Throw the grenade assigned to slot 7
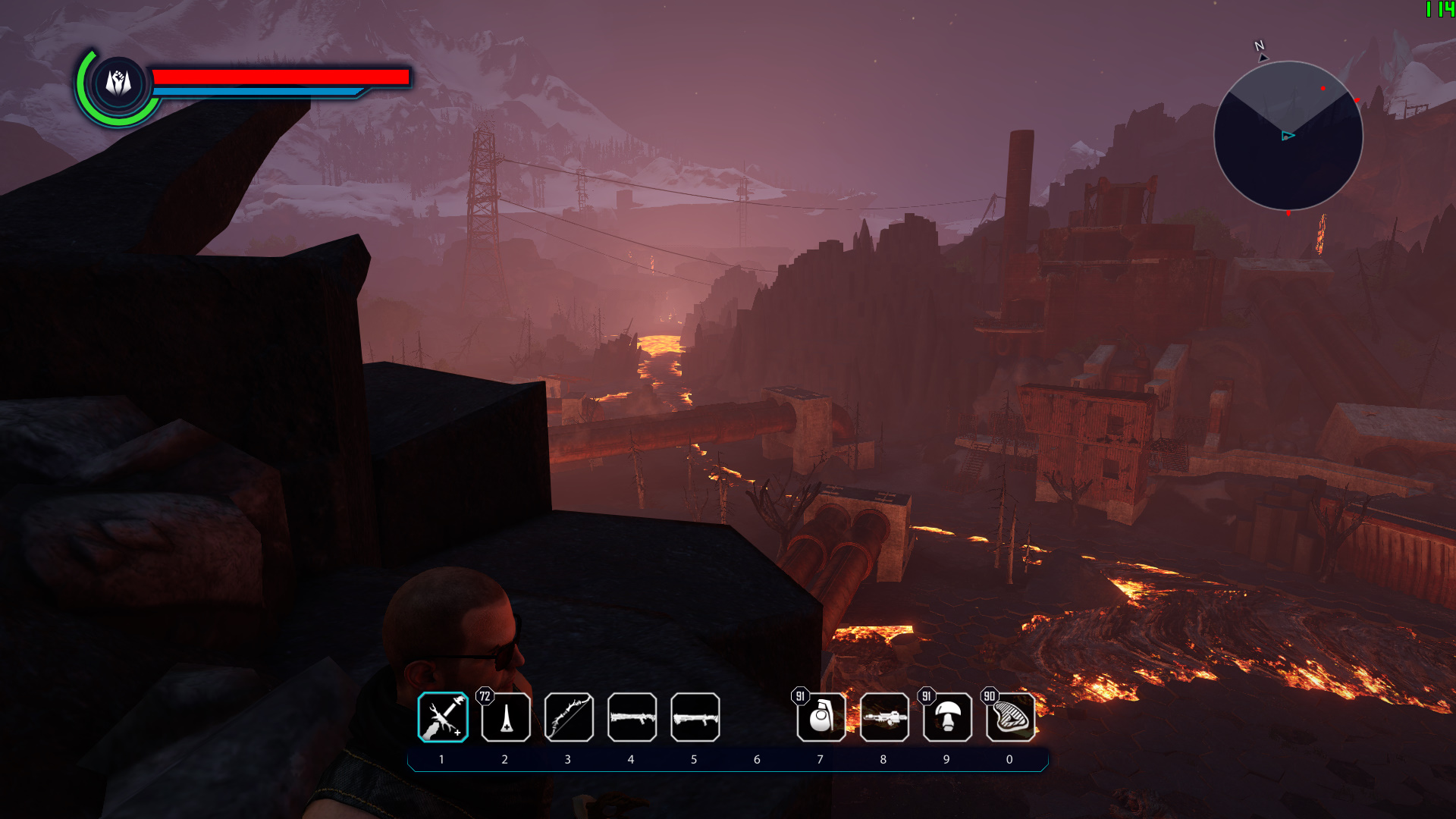Viewport: 1456px width, 819px height. coord(820,717)
